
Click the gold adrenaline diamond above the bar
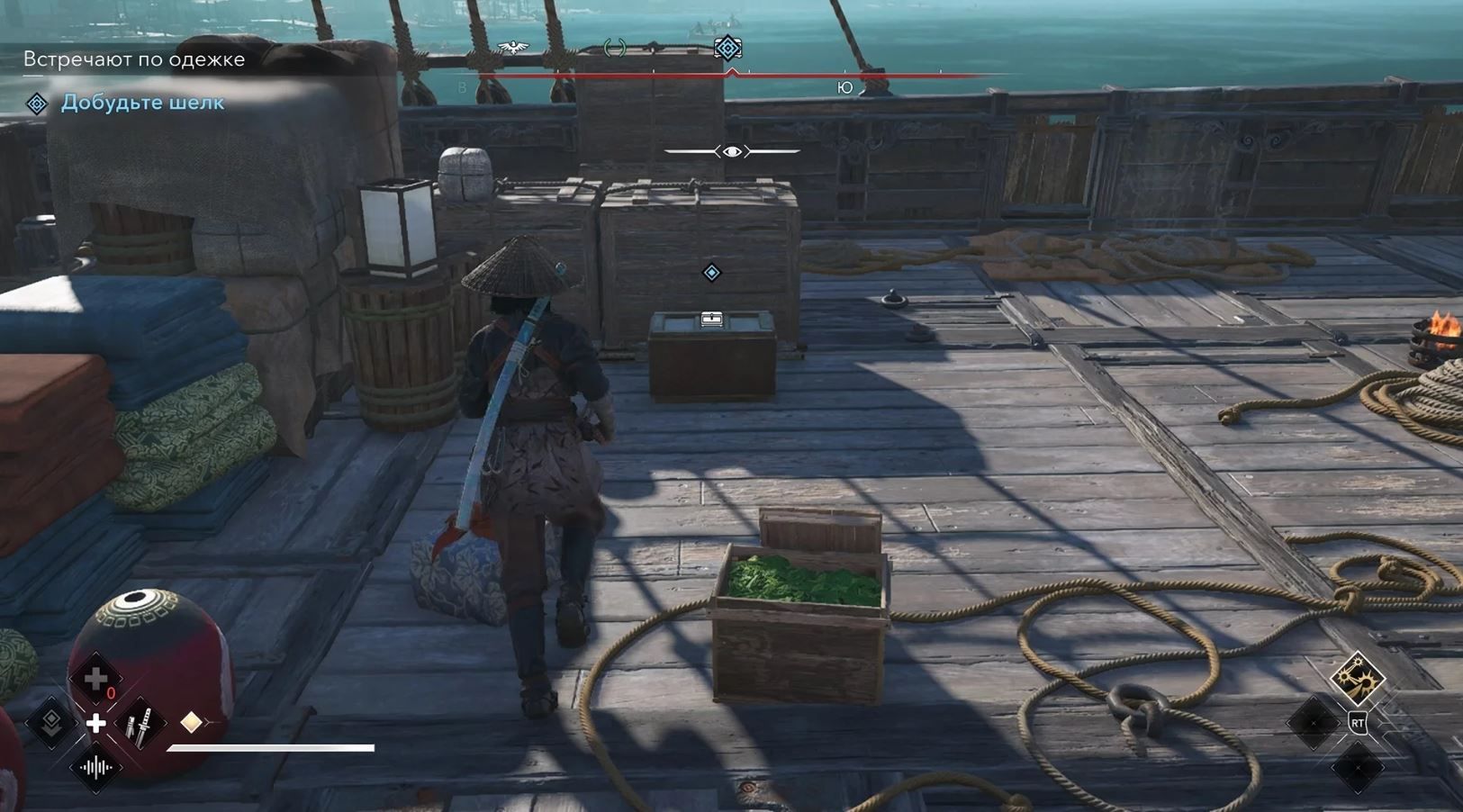click(191, 722)
